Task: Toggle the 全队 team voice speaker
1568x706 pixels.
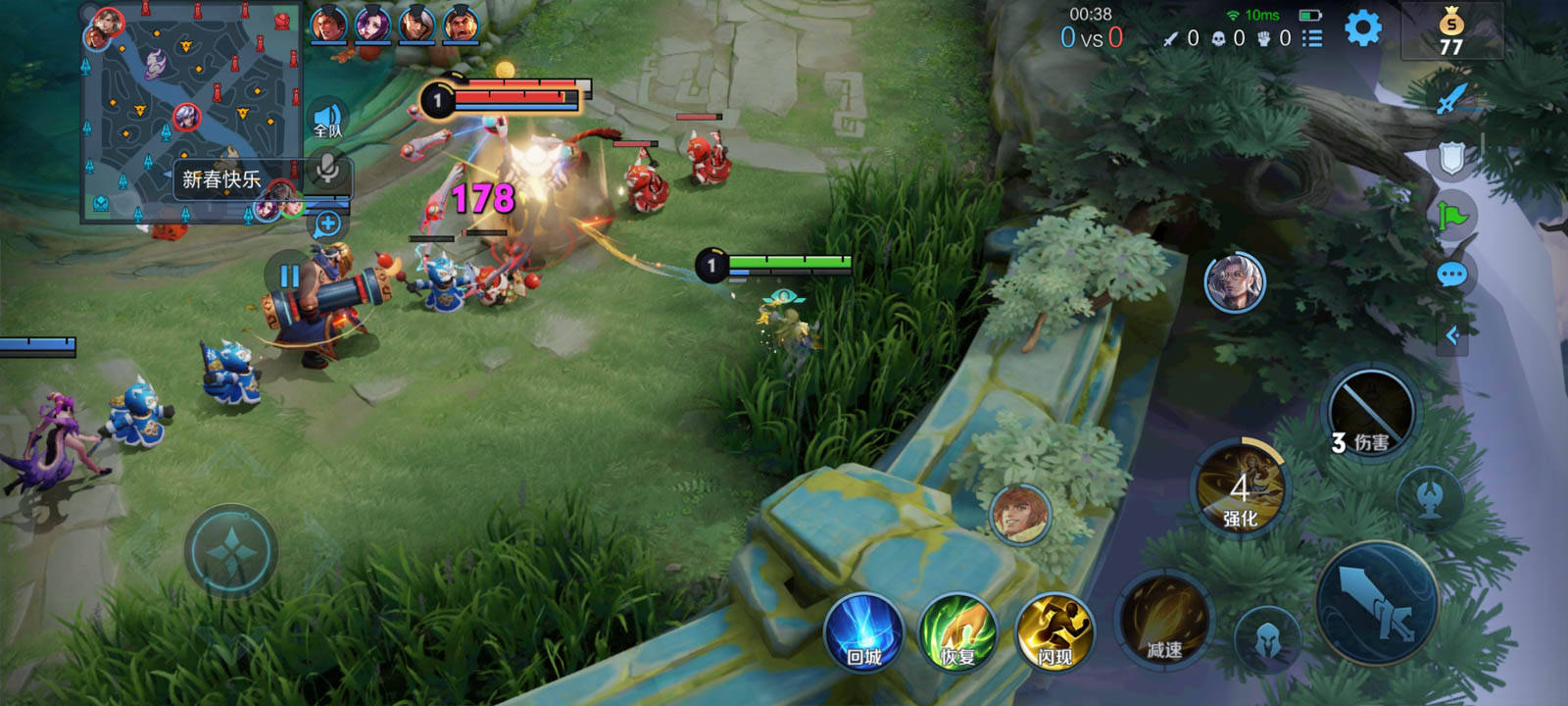Action: click(x=327, y=121)
